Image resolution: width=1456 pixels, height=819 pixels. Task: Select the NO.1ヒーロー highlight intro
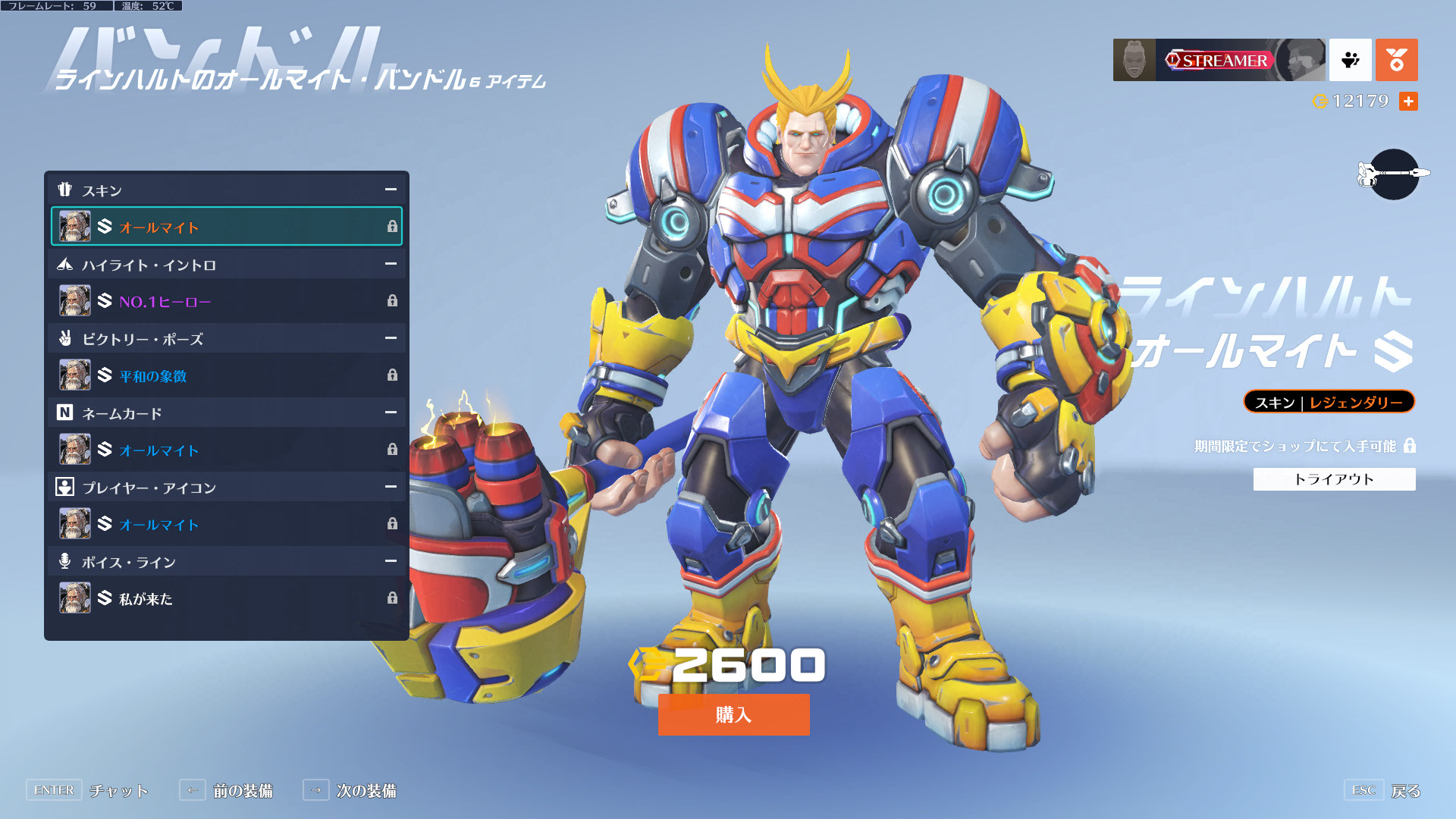point(226,301)
